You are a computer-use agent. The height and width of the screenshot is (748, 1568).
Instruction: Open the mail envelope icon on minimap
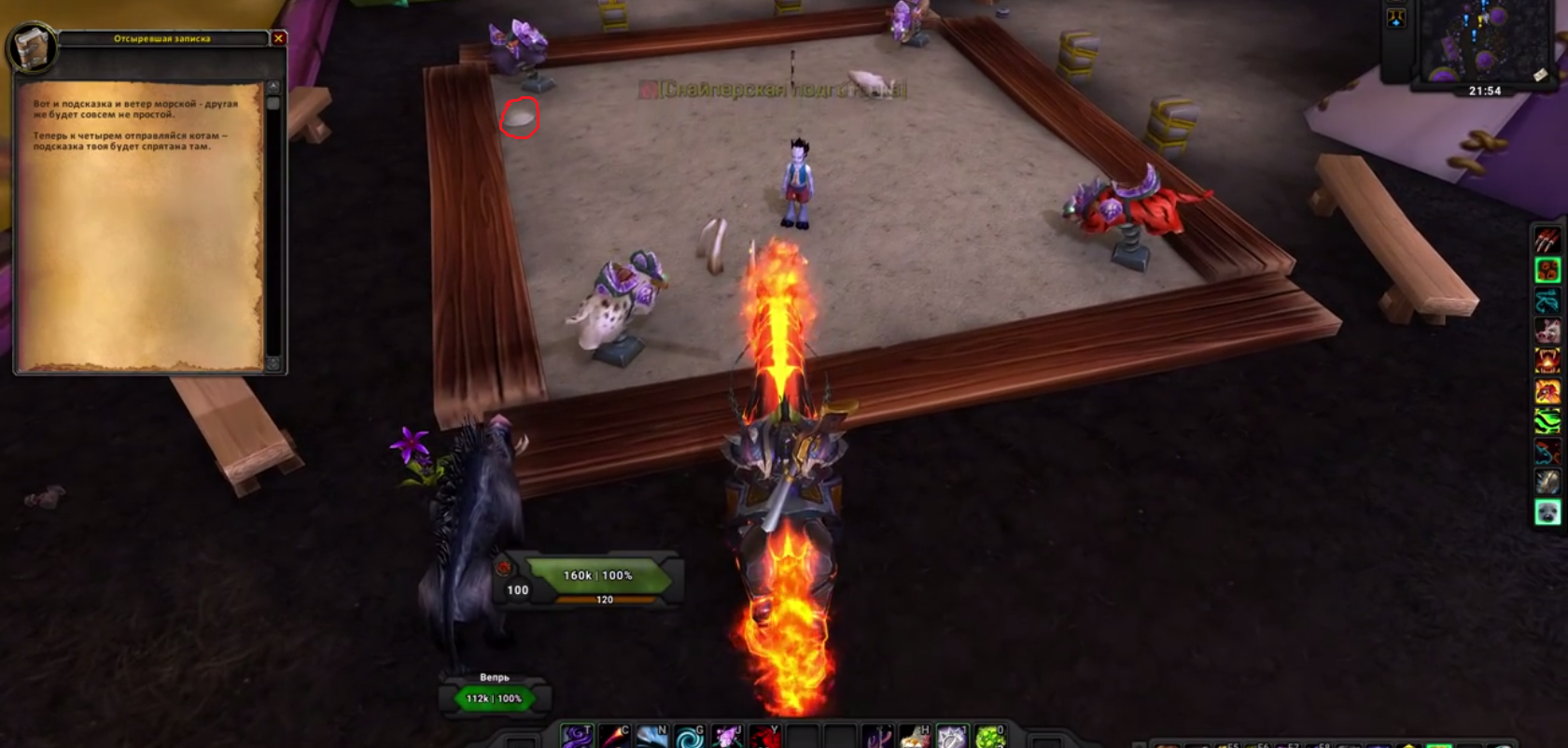[1540, 76]
